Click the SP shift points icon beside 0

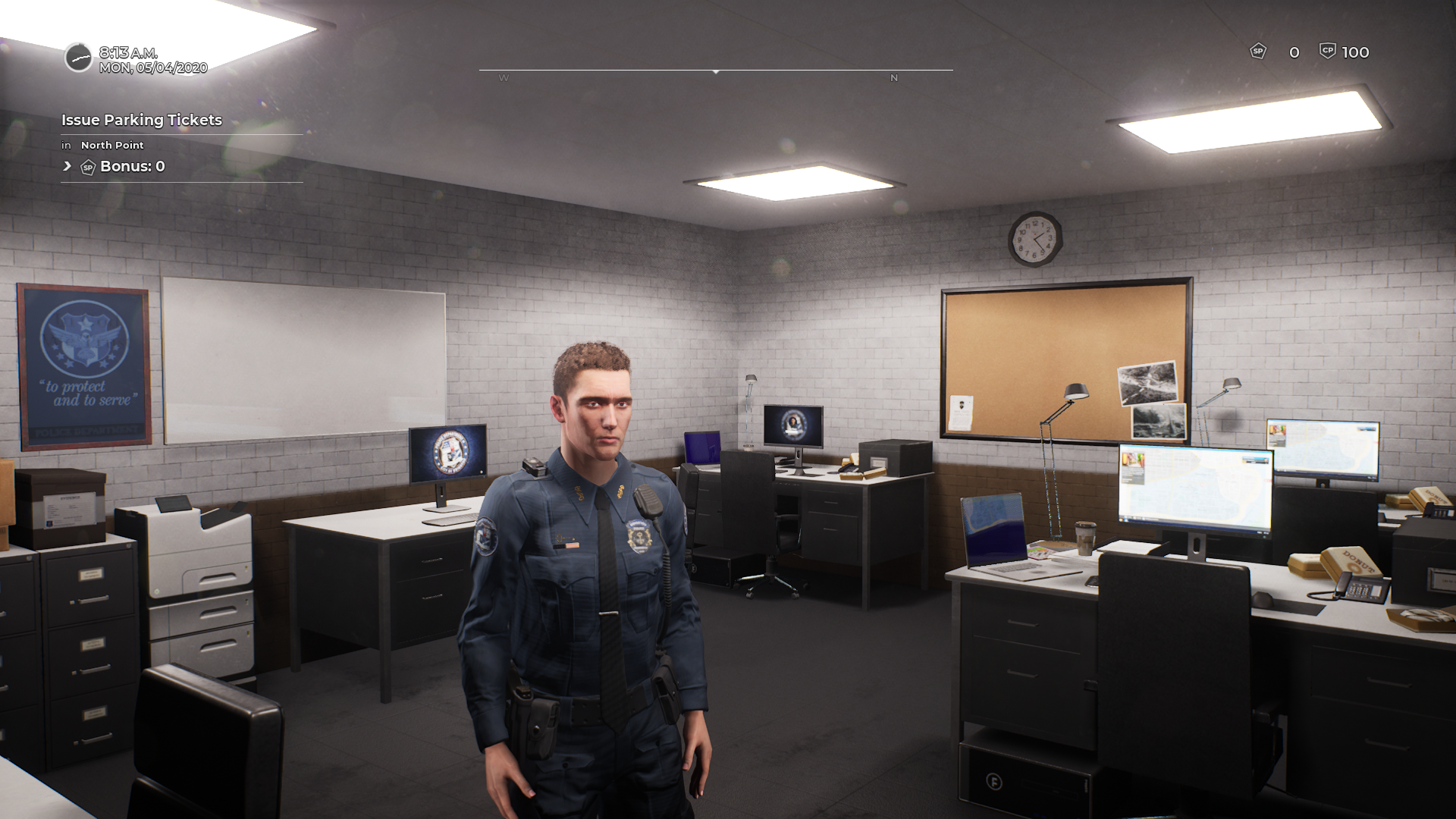tap(1258, 52)
